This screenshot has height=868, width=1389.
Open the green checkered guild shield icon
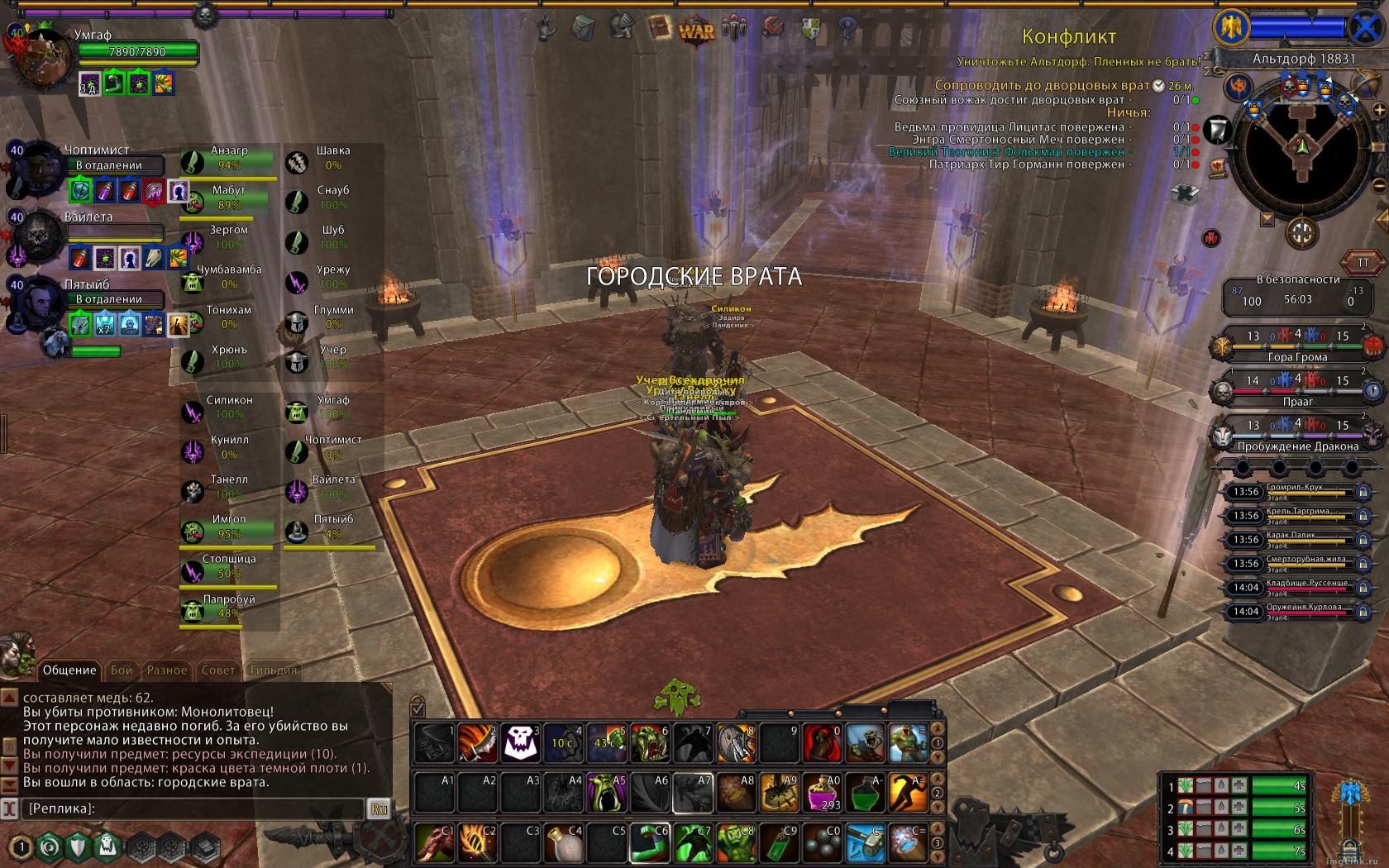tap(811, 29)
